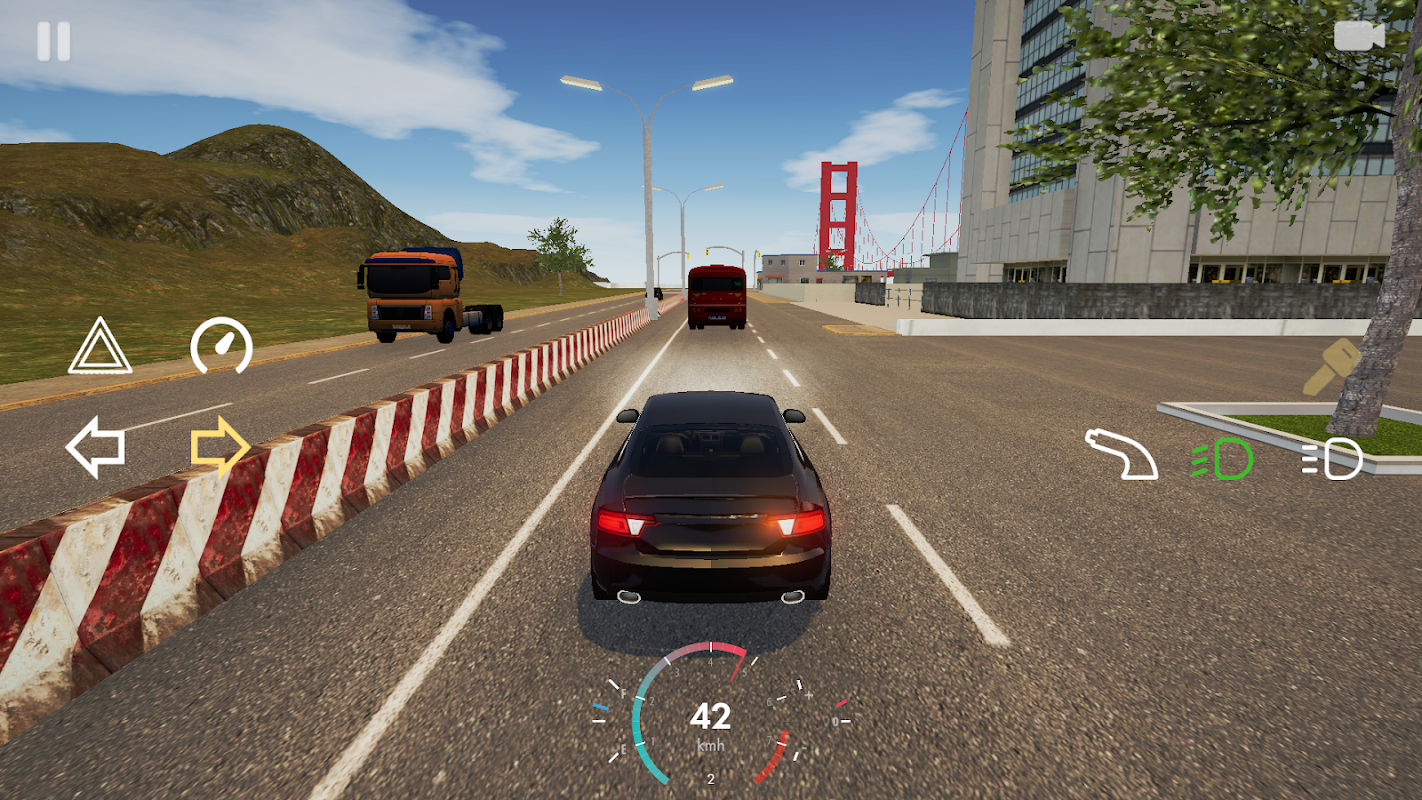Toggle the green low beam headlights
The image size is (1422, 800).
1222,460
